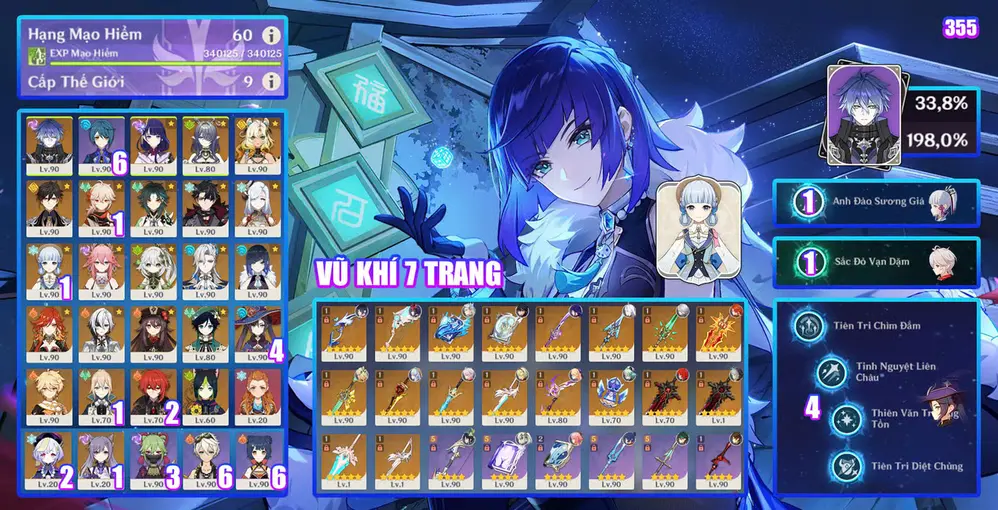The image size is (998, 510).
Task: Pick the purple four-star book catalyst
Action: (501, 460)
